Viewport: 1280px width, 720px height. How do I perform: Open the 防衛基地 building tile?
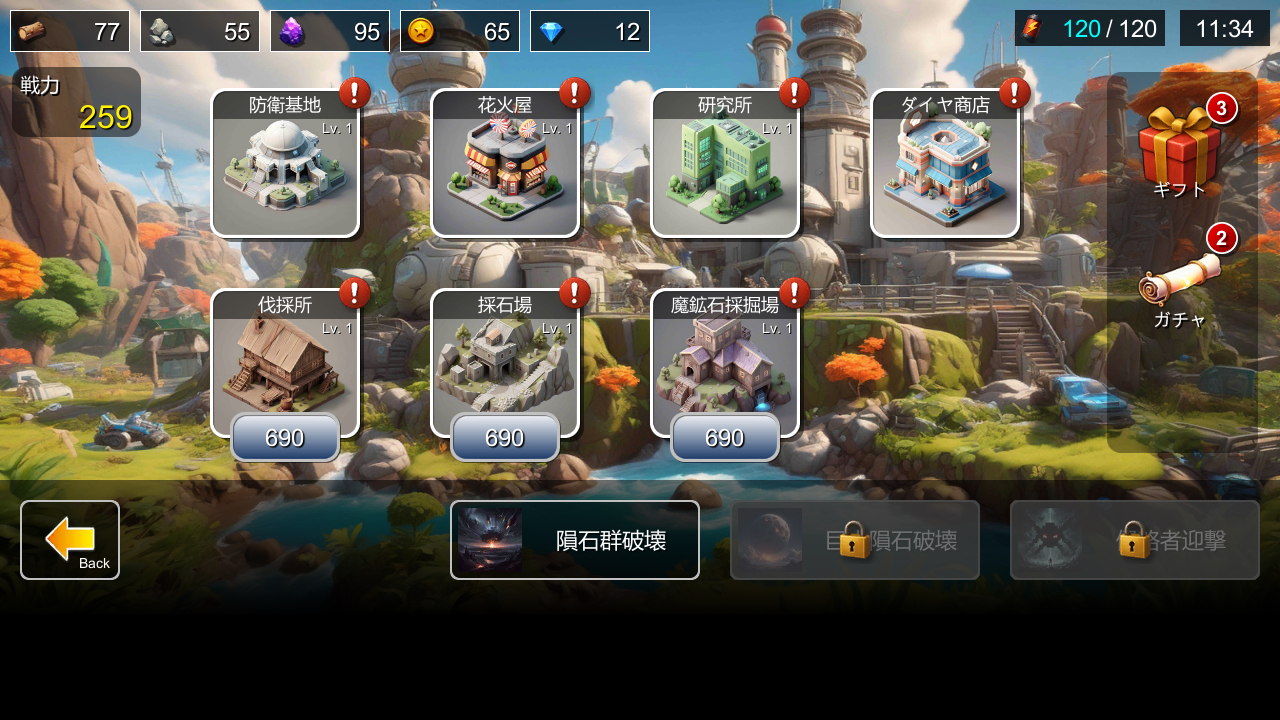pyautogui.click(x=285, y=165)
